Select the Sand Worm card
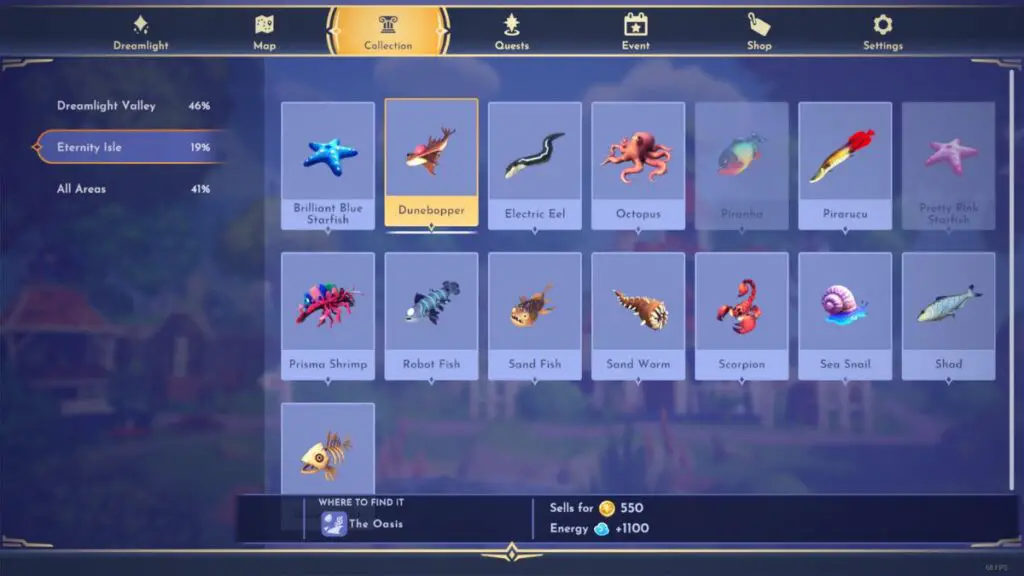1024x576 pixels. (x=638, y=315)
